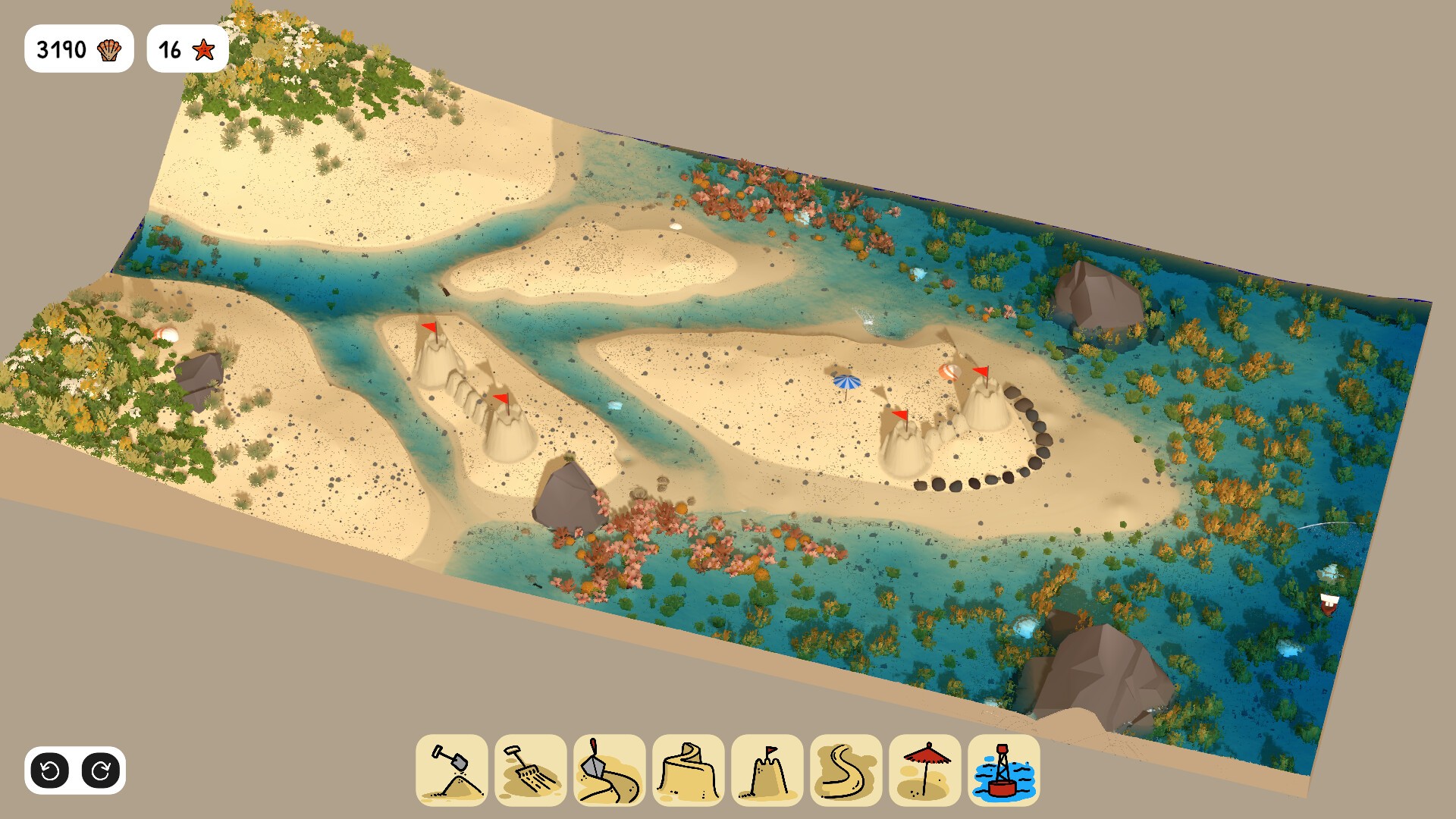Select the shovel piling sand tool
Viewport: 1456px width, 819px height.
click(x=452, y=770)
